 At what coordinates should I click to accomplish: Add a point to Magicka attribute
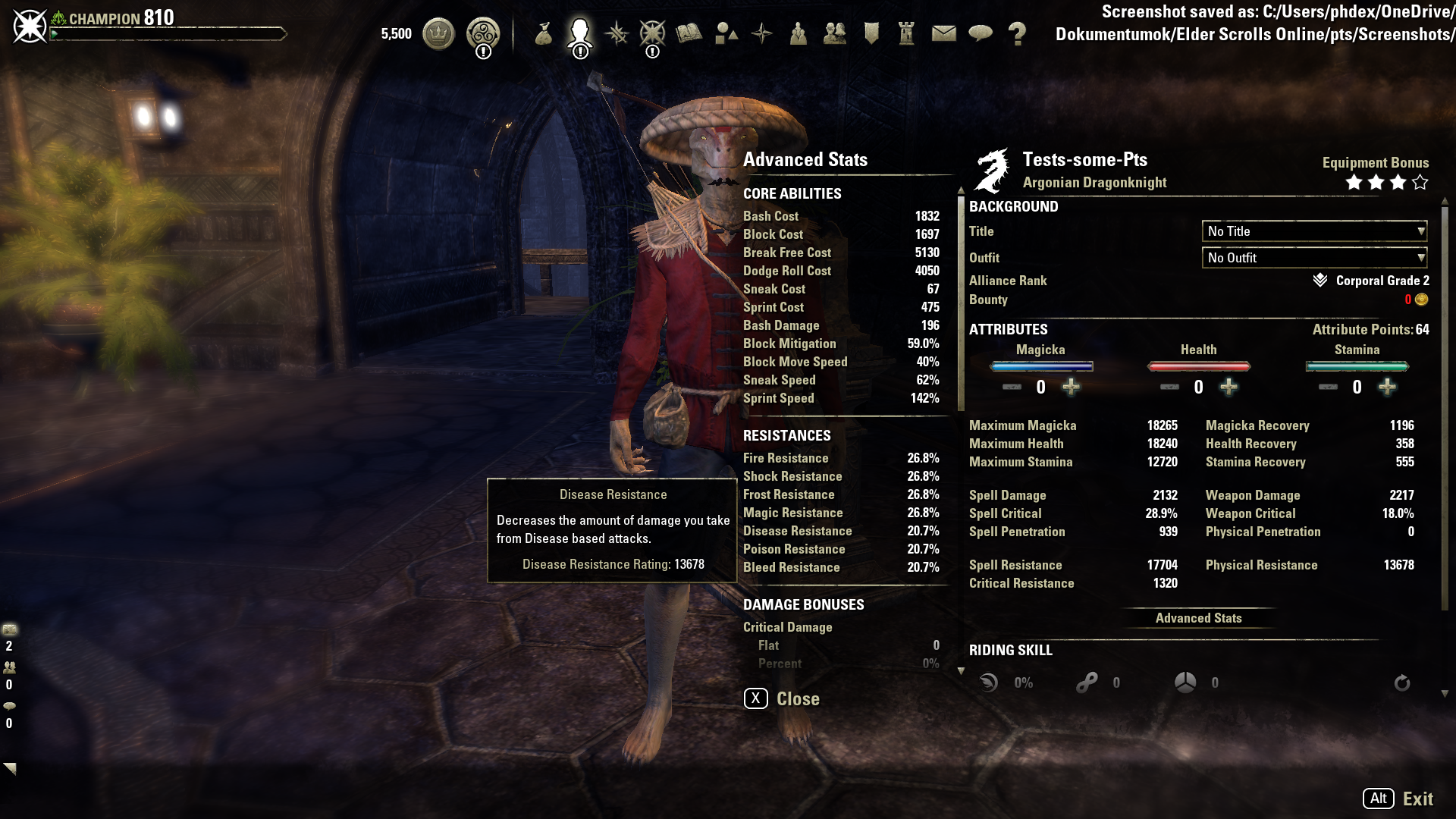(x=1071, y=388)
